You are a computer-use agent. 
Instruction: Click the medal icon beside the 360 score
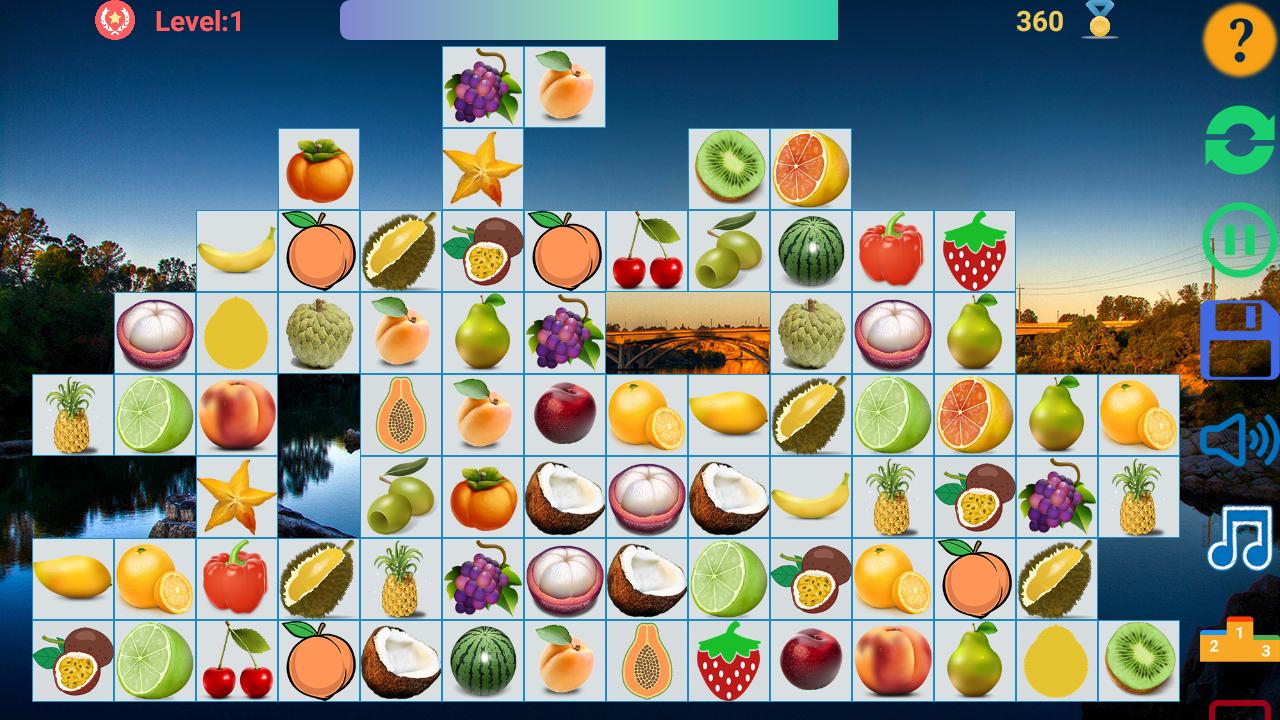click(x=1097, y=22)
